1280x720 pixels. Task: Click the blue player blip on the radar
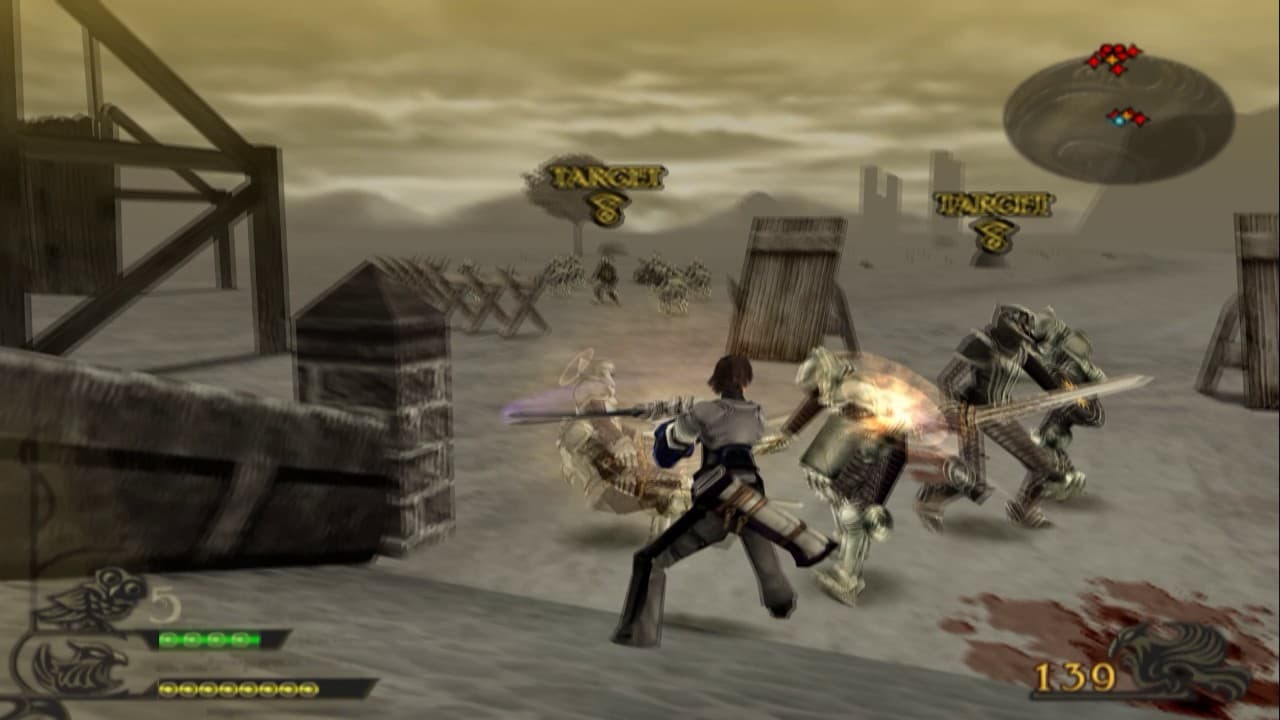click(1119, 120)
